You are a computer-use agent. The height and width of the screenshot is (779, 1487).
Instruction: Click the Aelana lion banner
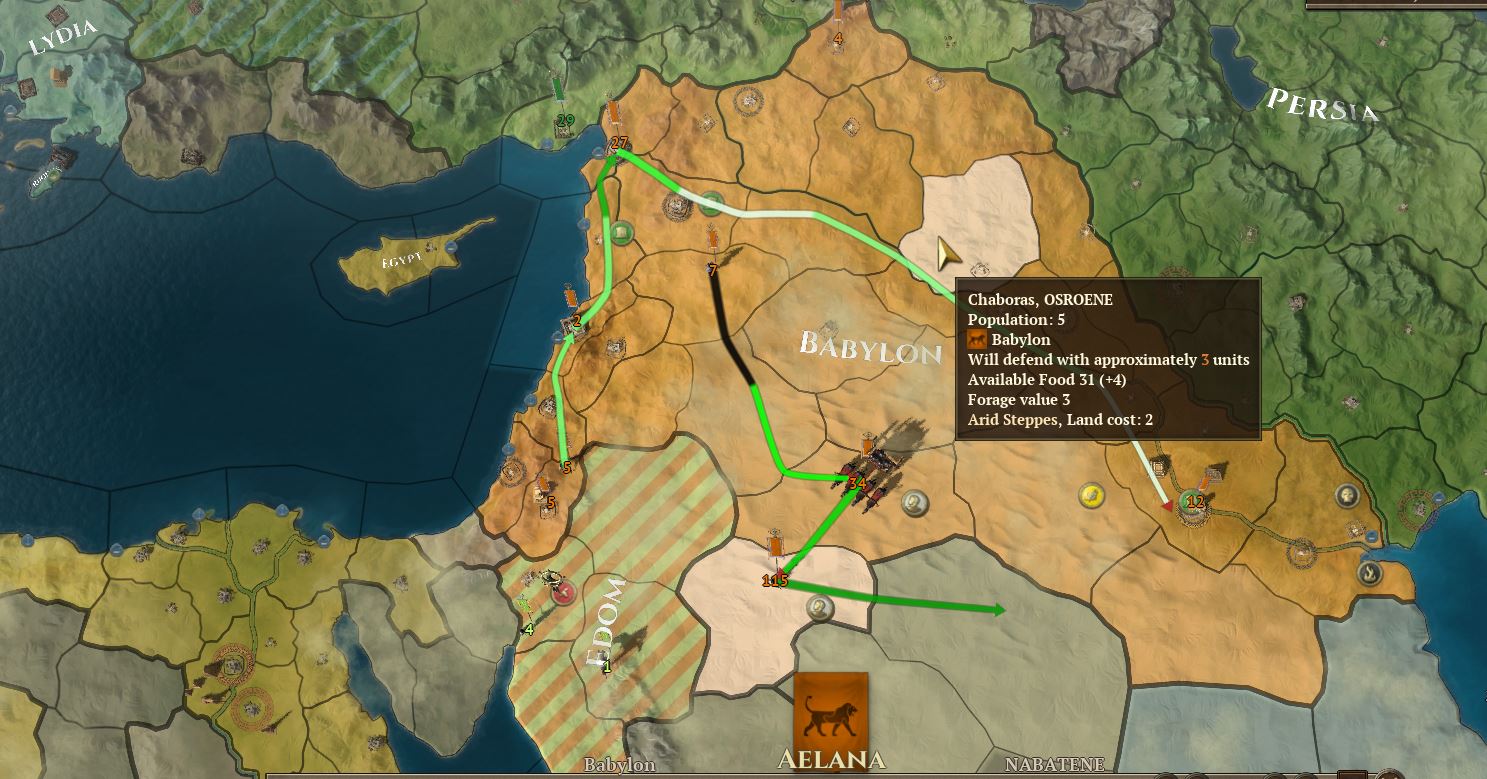(x=830, y=708)
